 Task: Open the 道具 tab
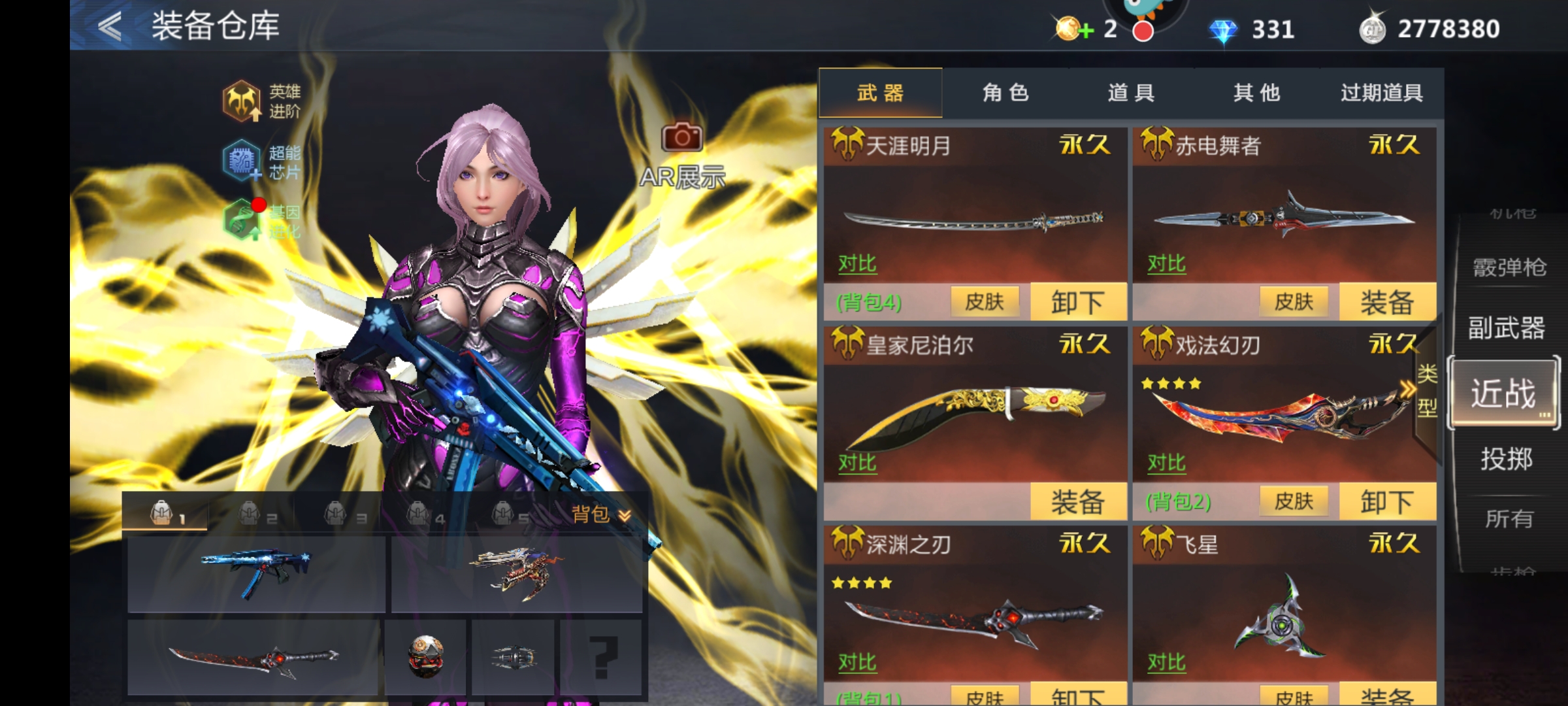(1131, 93)
